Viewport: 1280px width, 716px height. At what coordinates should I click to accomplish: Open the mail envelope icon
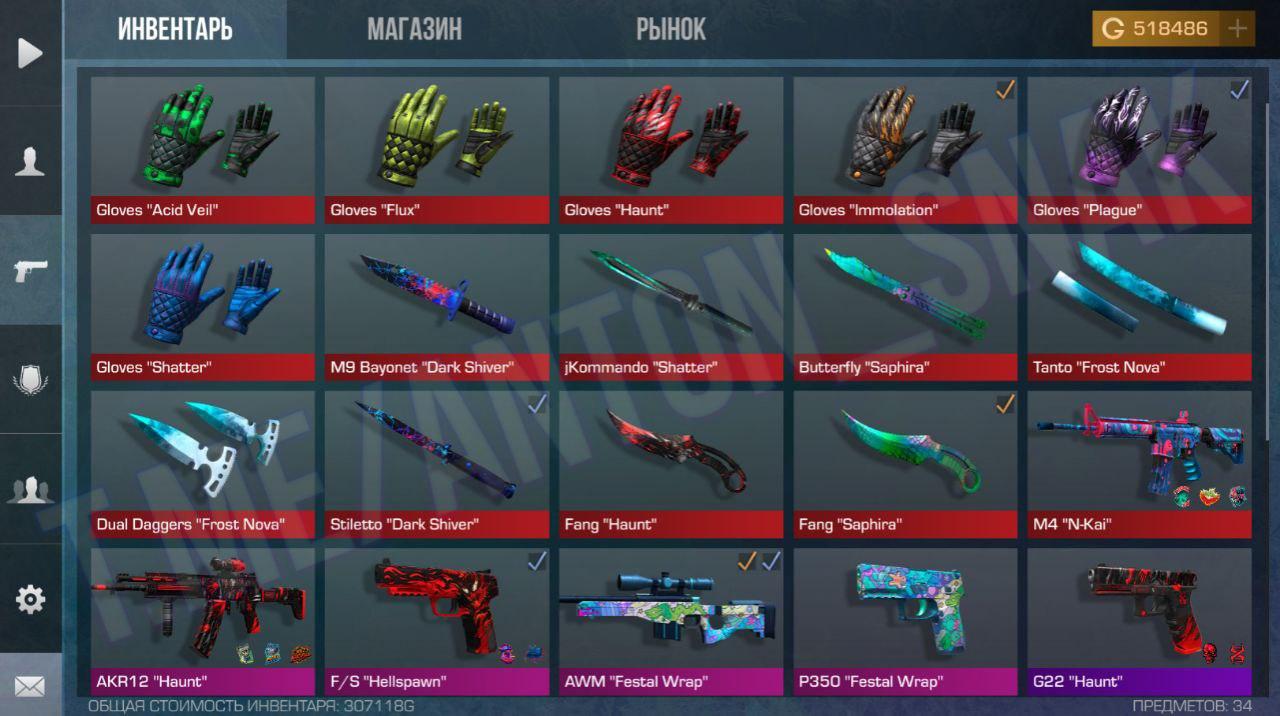click(x=30, y=686)
